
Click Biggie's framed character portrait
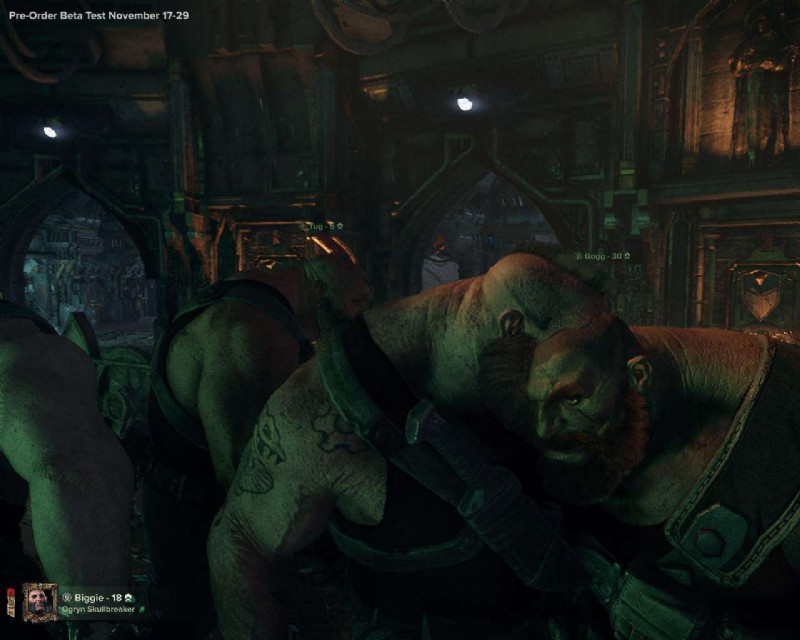coord(40,602)
